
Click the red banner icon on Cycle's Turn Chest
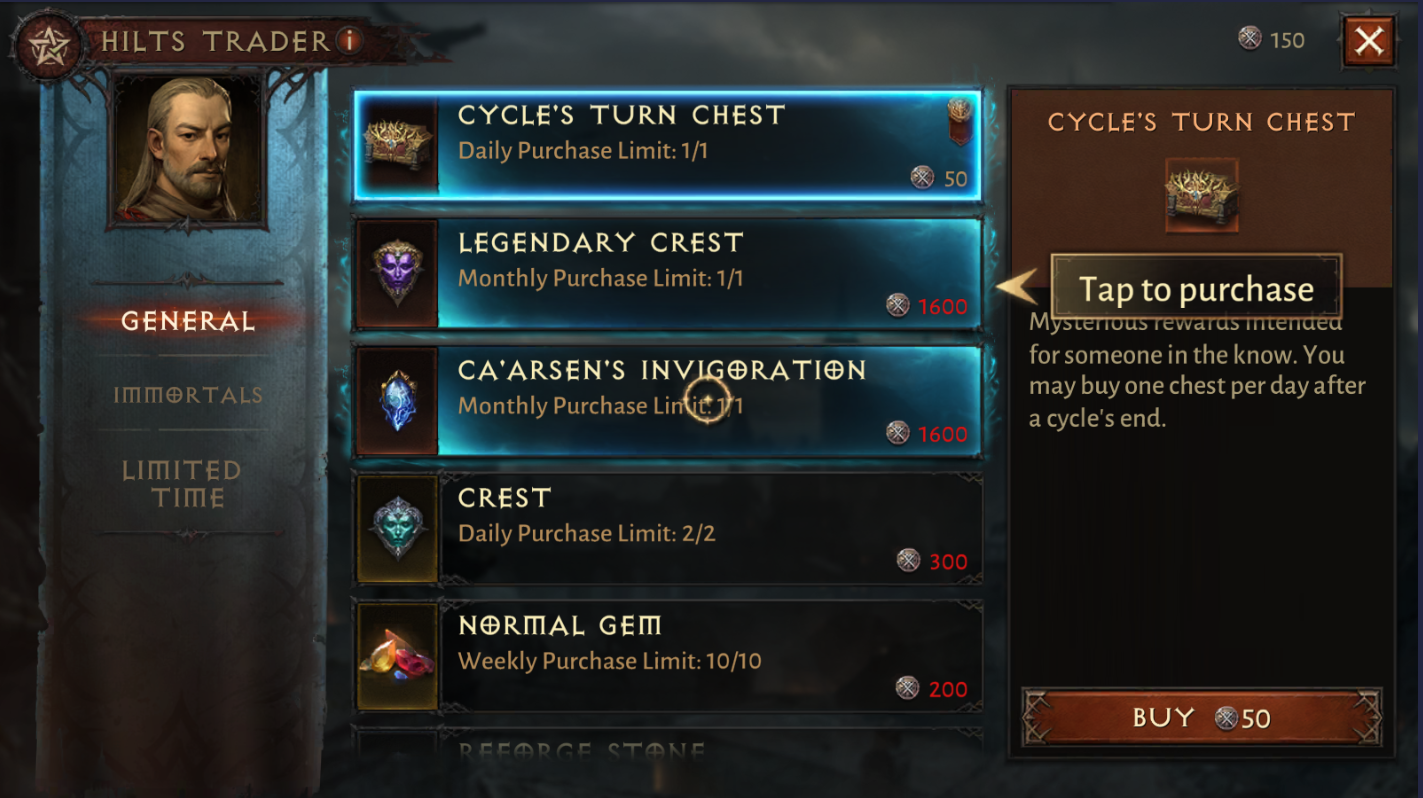957,123
